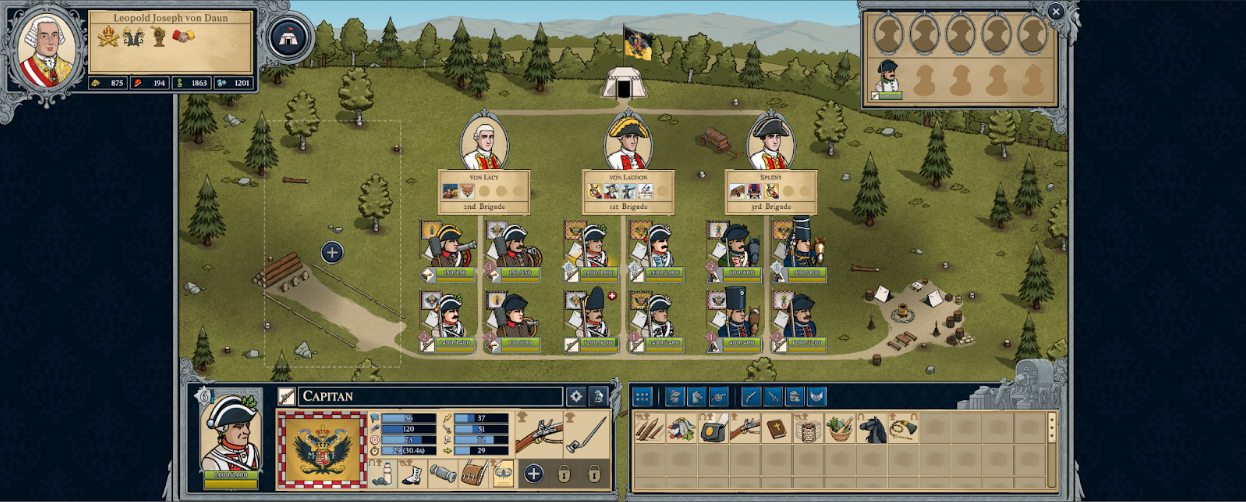The image size is (1246, 502).
Task: Pick the reserve officer in the side panel
Action: point(886,77)
